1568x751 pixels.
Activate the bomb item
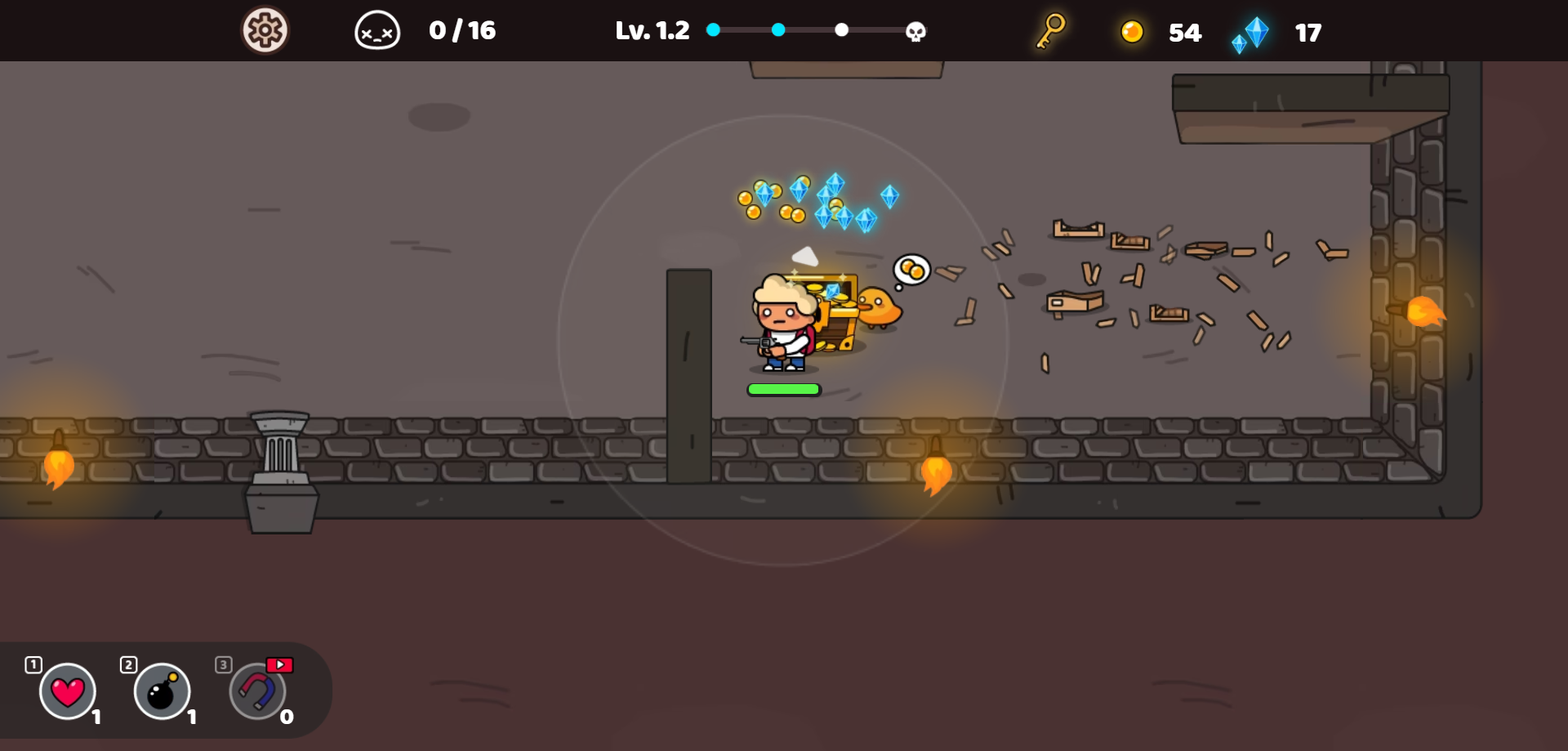[162, 691]
